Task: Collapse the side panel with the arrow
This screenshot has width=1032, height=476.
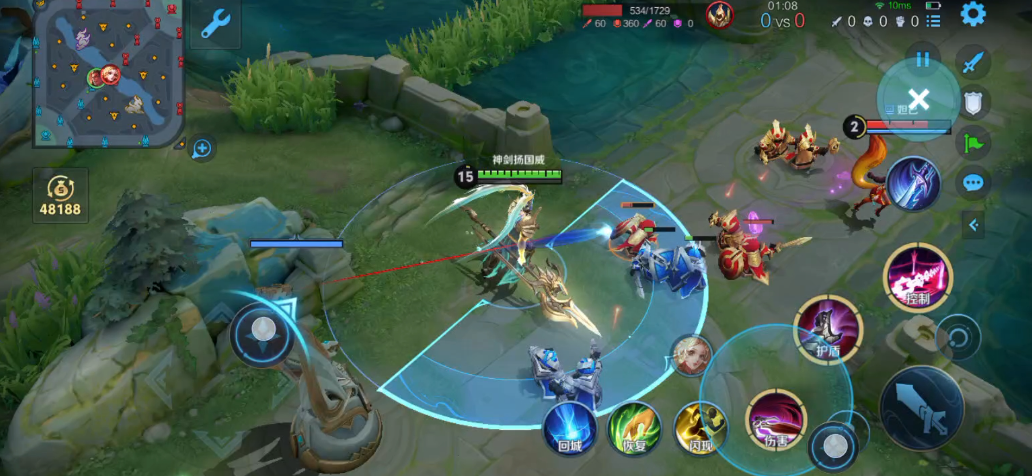Action: click(974, 225)
